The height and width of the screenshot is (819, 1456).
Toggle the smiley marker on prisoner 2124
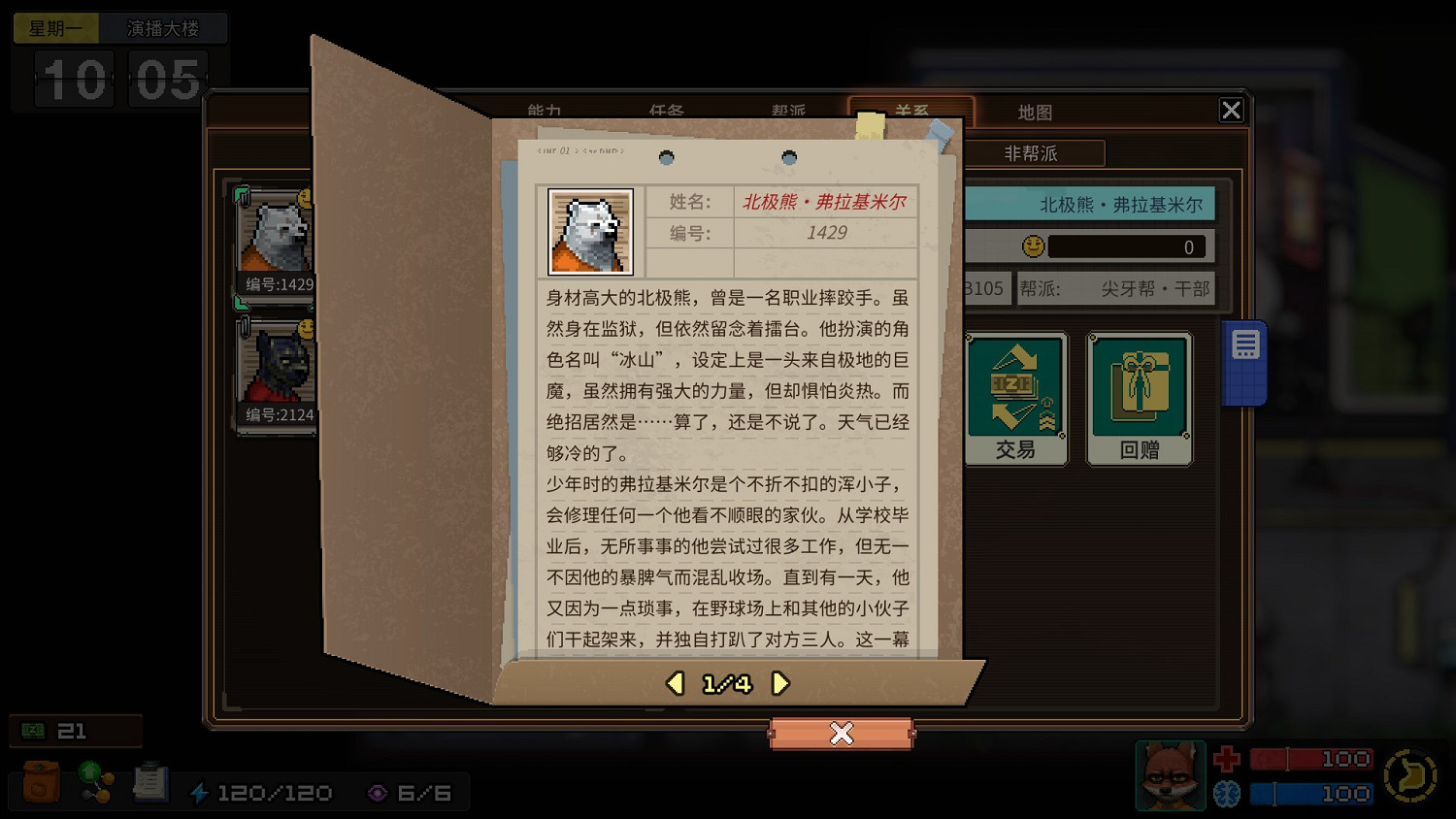coord(307,329)
